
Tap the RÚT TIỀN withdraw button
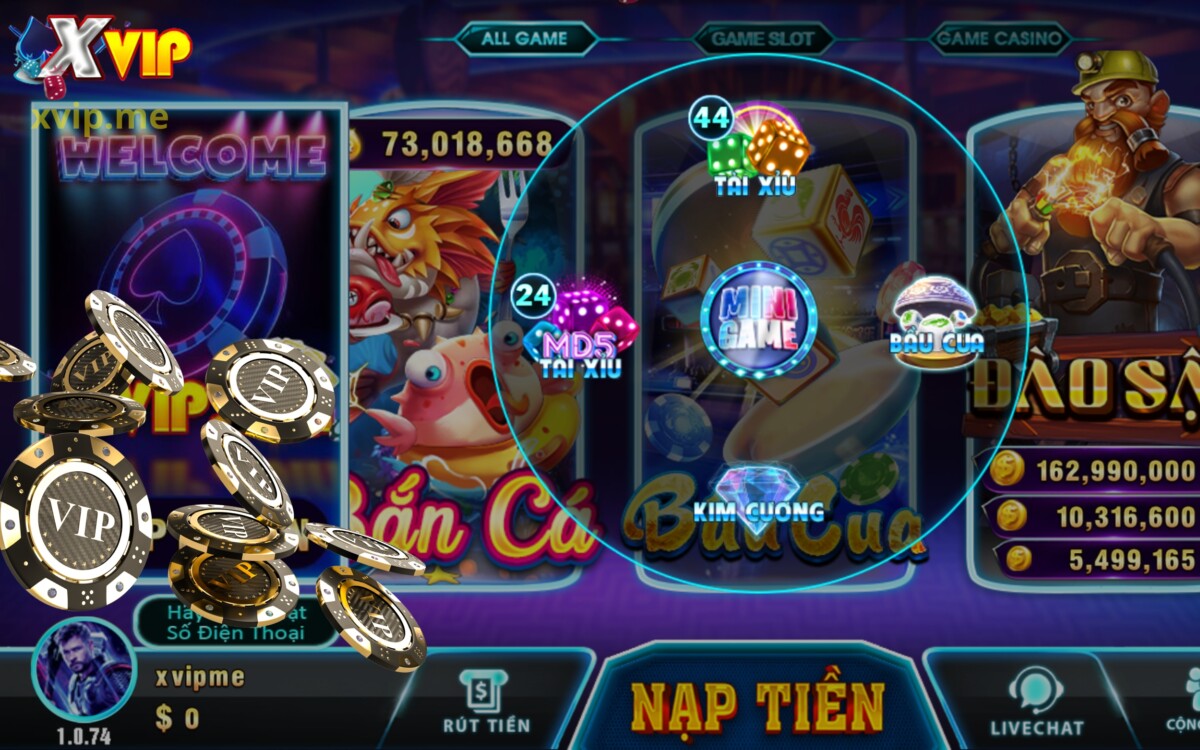pyautogui.click(x=486, y=702)
